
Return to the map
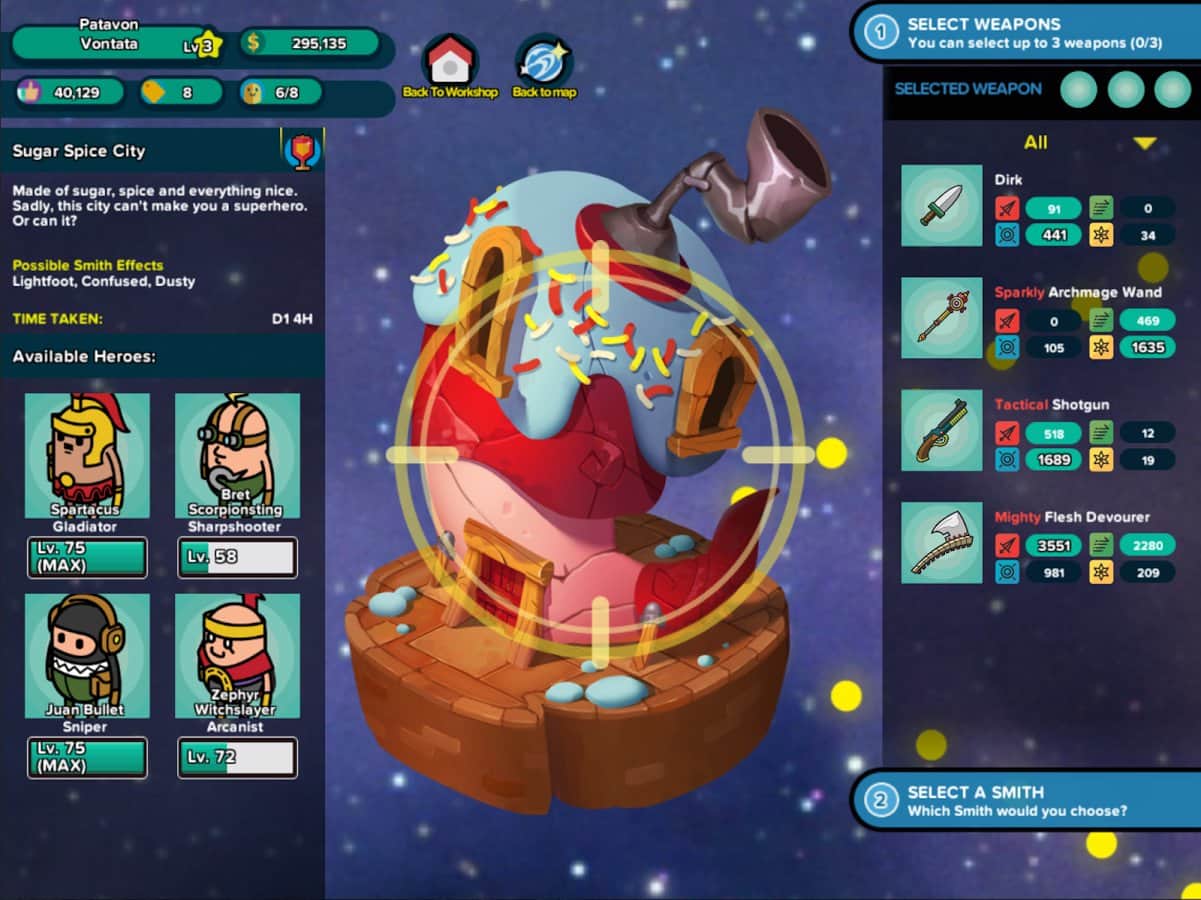544,64
